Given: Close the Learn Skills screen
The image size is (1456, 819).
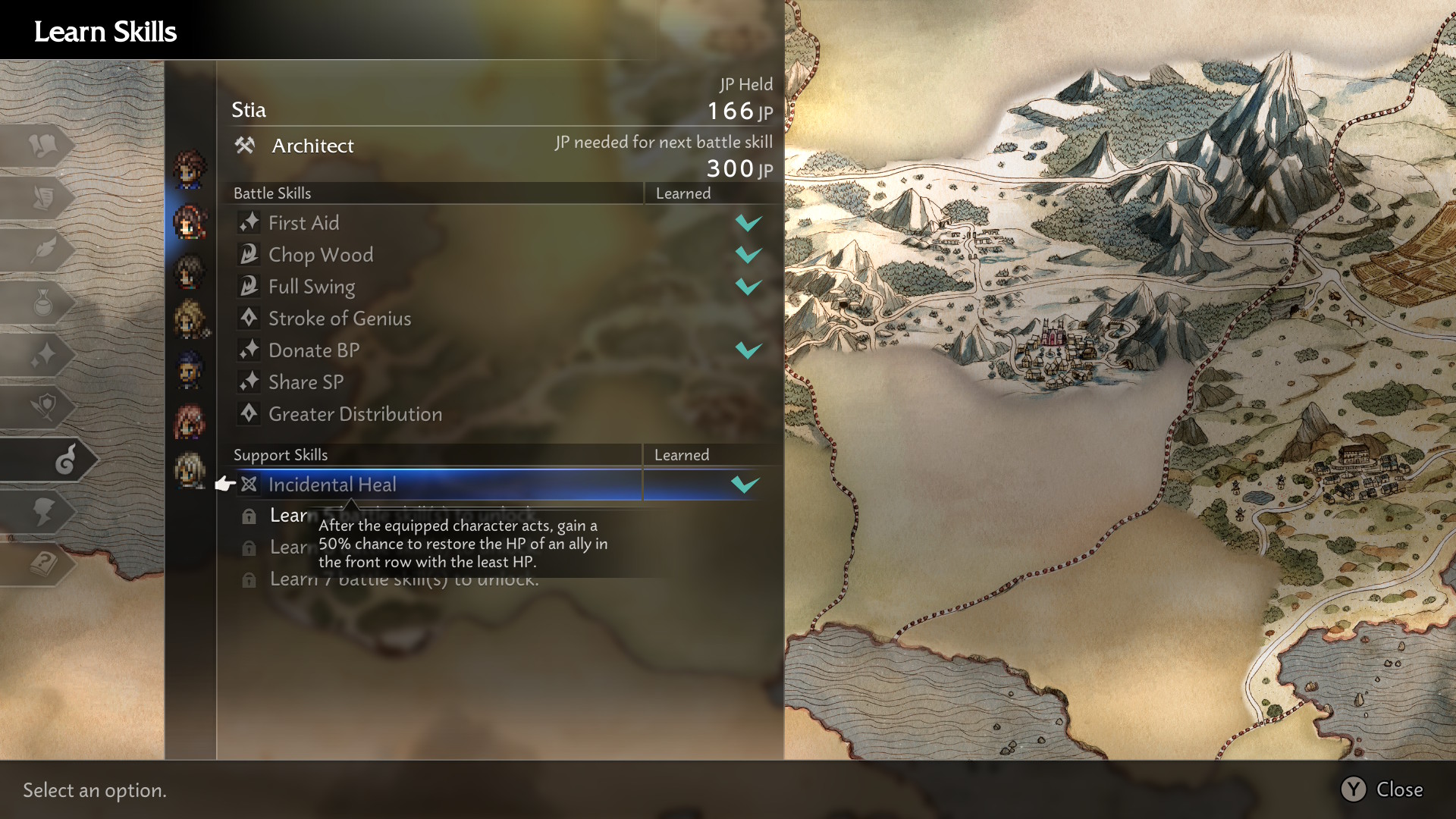Looking at the screenshot, I should [1382, 789].
